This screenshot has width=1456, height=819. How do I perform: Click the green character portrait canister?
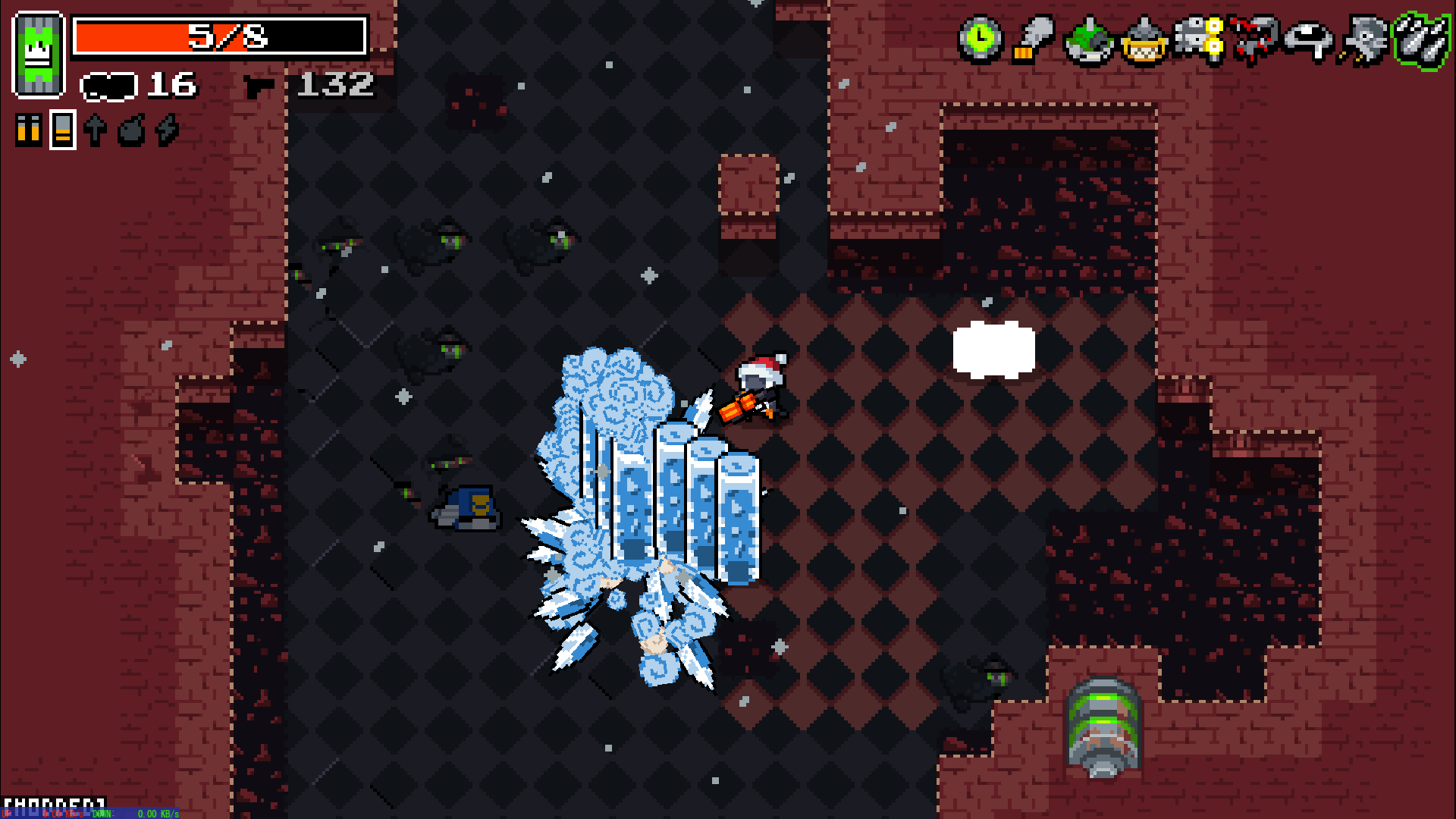(38, 55)
